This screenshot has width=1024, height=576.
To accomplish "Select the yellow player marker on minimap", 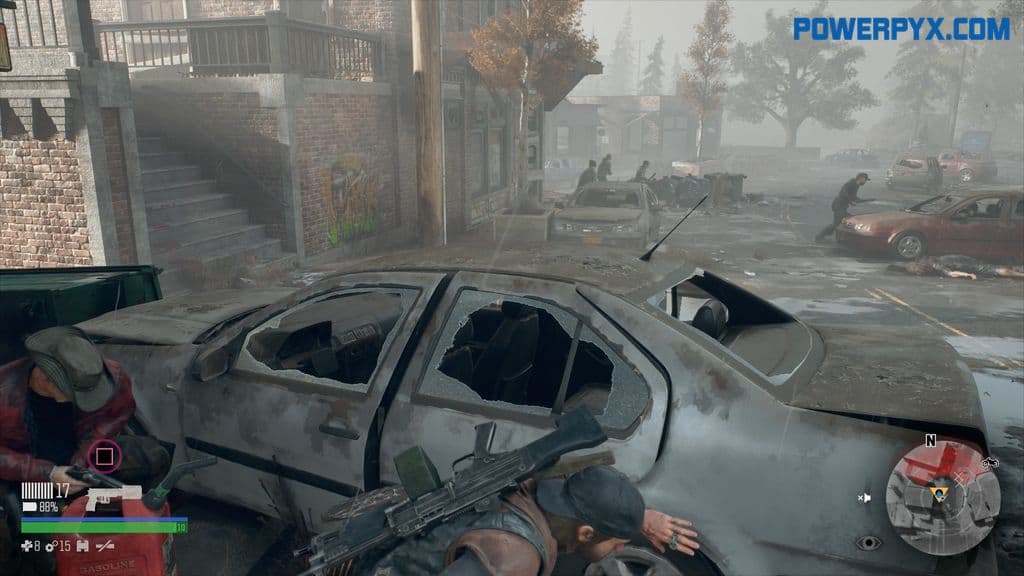I will 938,493.
